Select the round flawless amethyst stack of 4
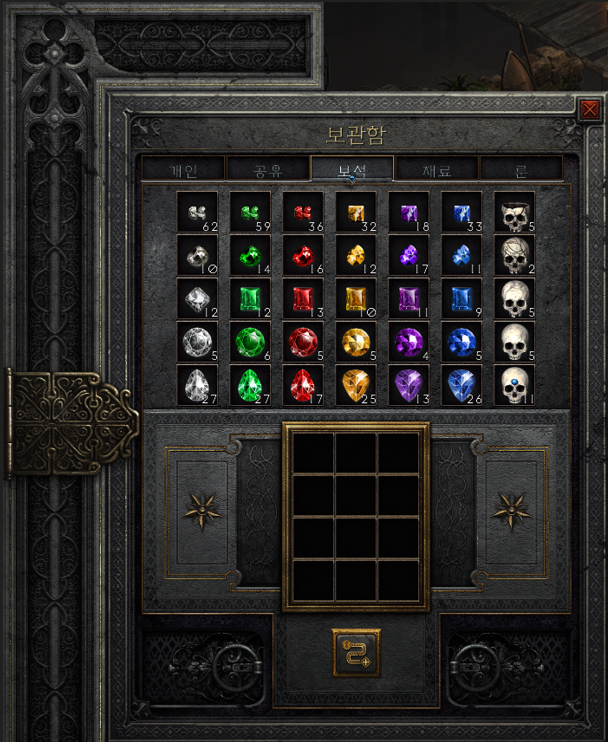The height and width of the screenshot is (742, 608). (x=408, y=342)
